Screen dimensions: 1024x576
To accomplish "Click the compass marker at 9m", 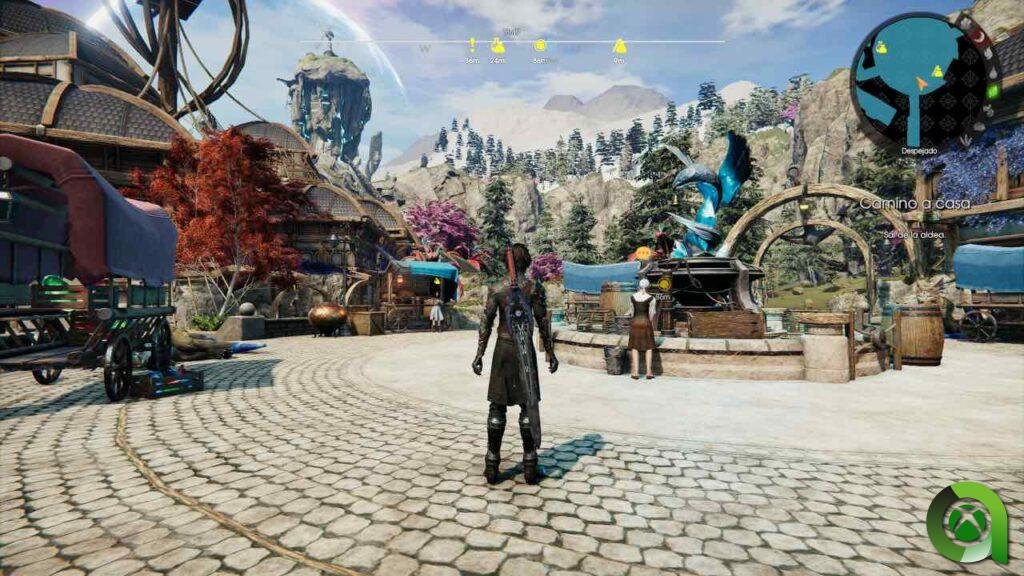I will (619, 46).
